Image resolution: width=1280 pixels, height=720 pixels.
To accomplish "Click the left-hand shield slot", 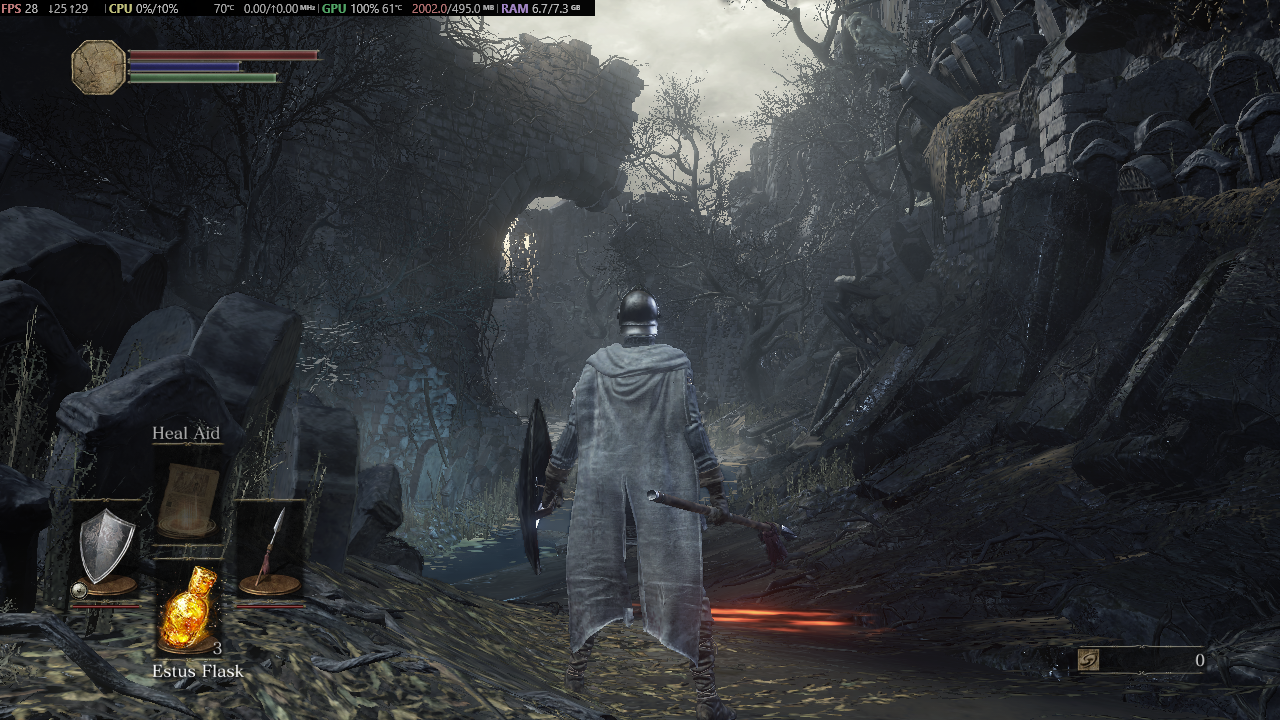I will 106,550.
